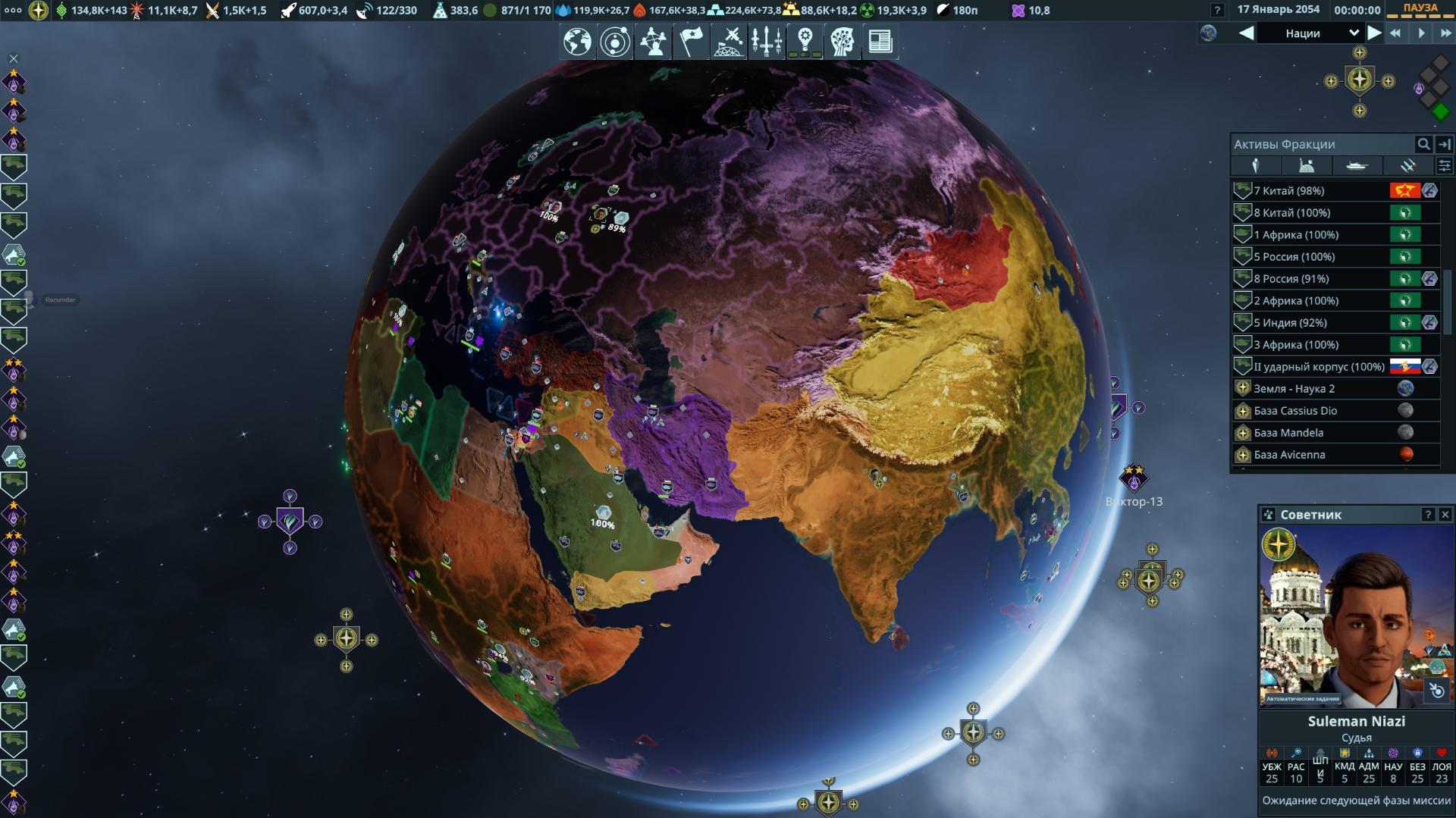The height and width of the screenshot is (818, 1456).
Task: Open the solar system orbits view
Action: pos(615,42)
